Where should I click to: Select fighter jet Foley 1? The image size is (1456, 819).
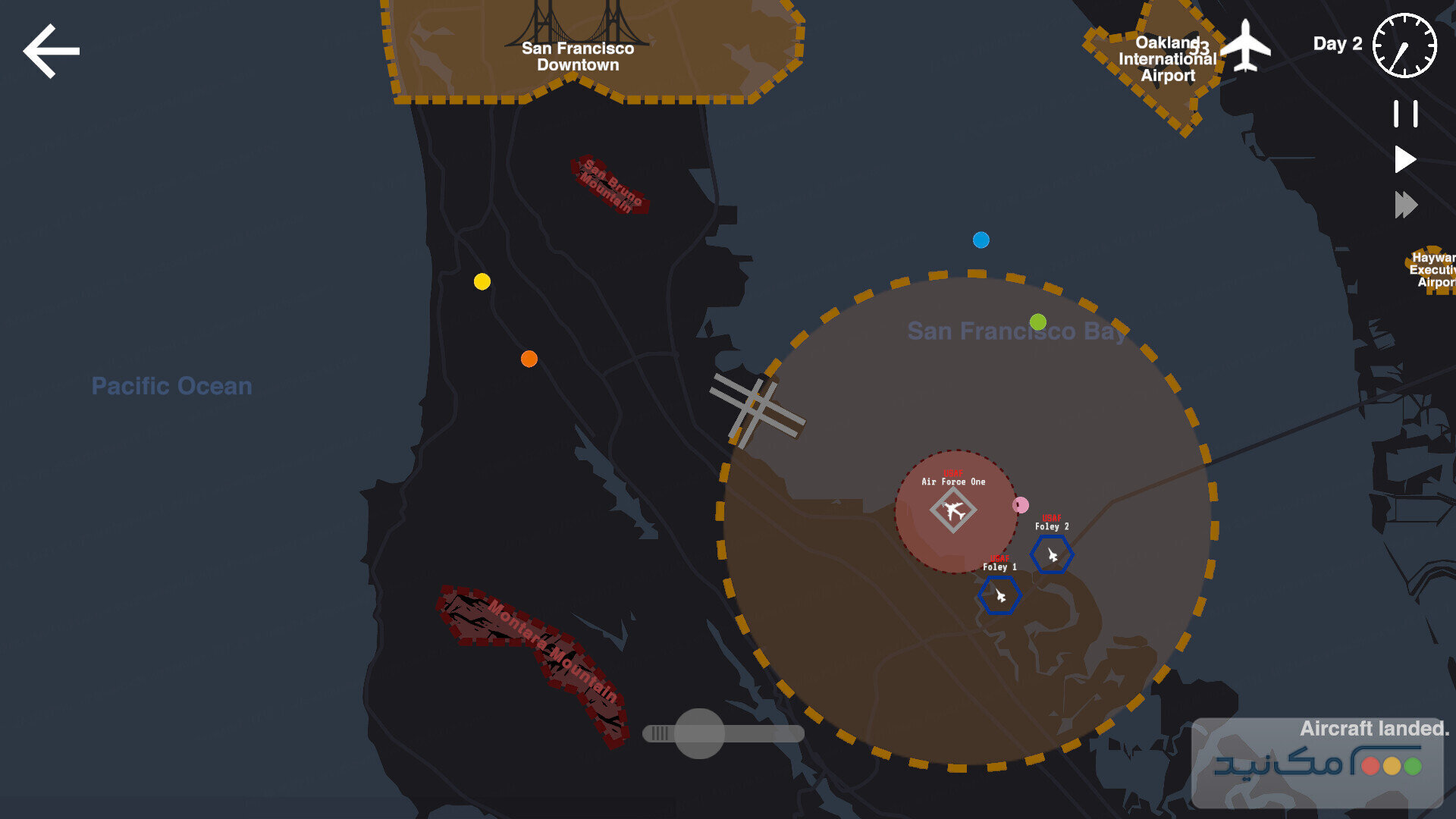coord(999,595)
